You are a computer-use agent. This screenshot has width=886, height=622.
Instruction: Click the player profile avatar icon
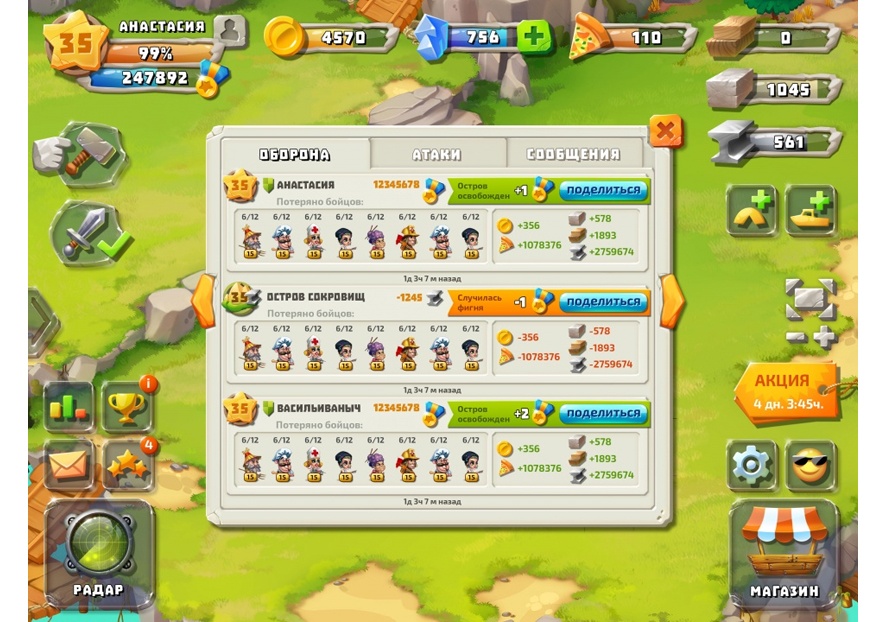coord(229,30)
